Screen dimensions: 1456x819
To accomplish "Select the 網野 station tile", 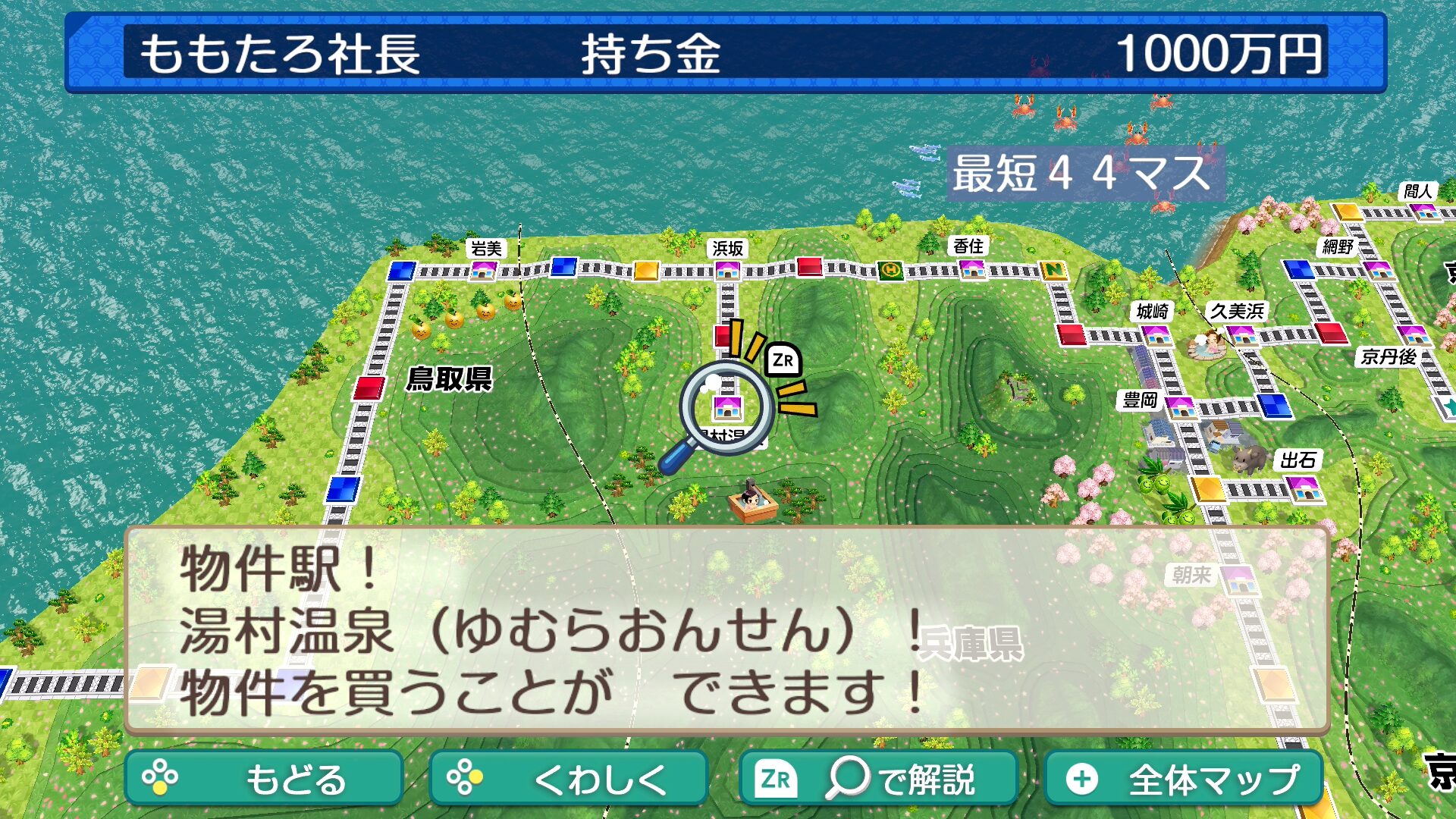I will 1377,268.
